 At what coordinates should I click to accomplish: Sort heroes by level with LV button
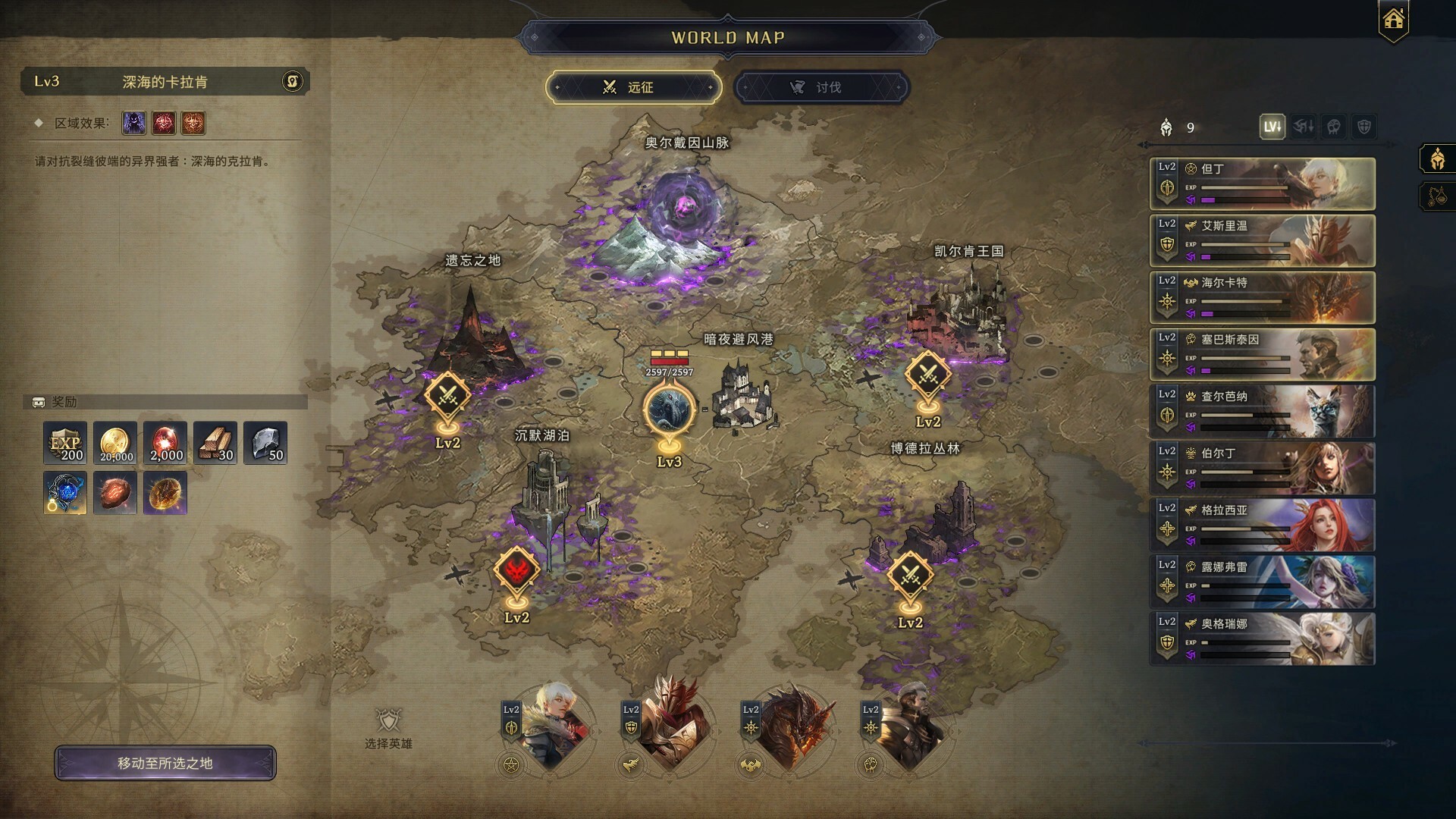[x=1272, y=127]
